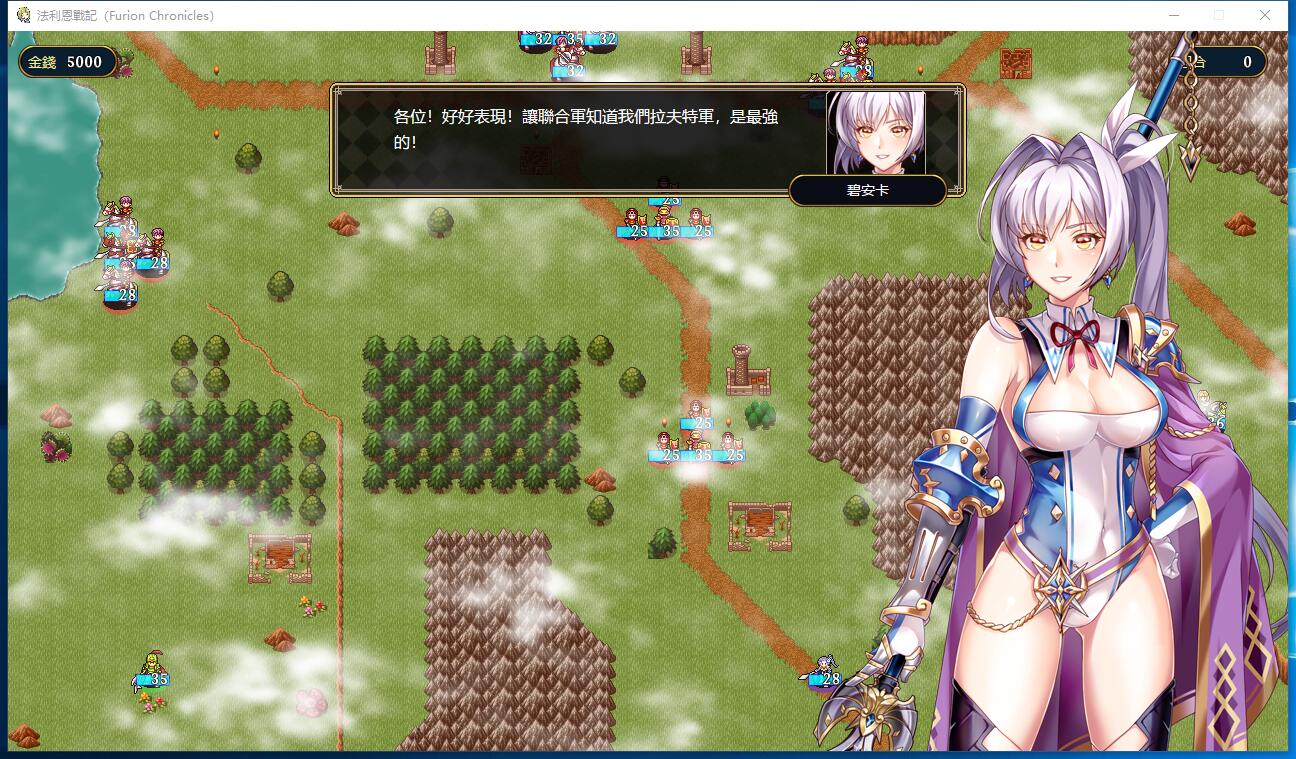Select the leftmost unit with 28 HP on the coast
The image size is (1296, 759).
click(120, 288)
